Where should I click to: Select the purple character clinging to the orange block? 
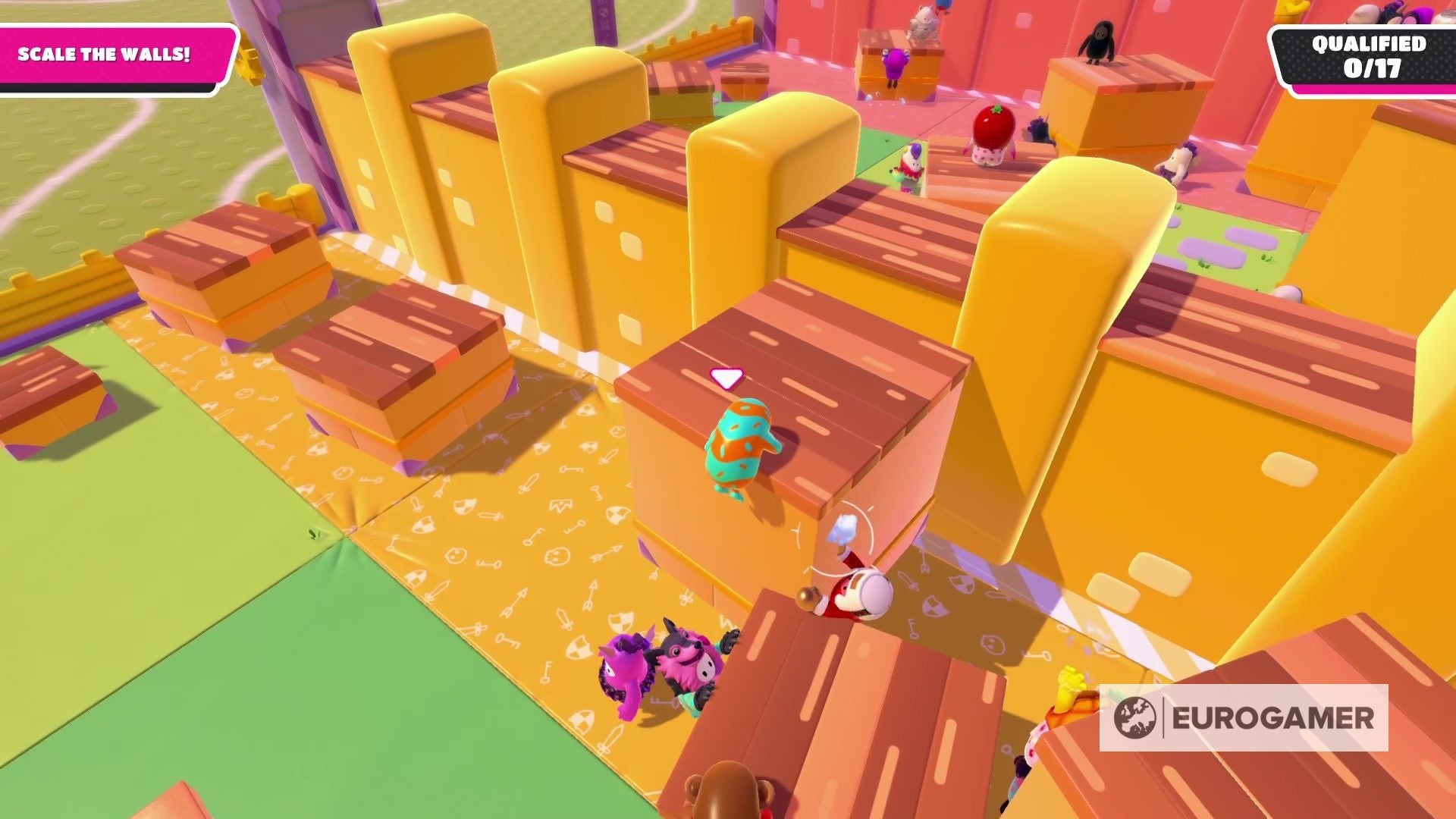(893, 65)
